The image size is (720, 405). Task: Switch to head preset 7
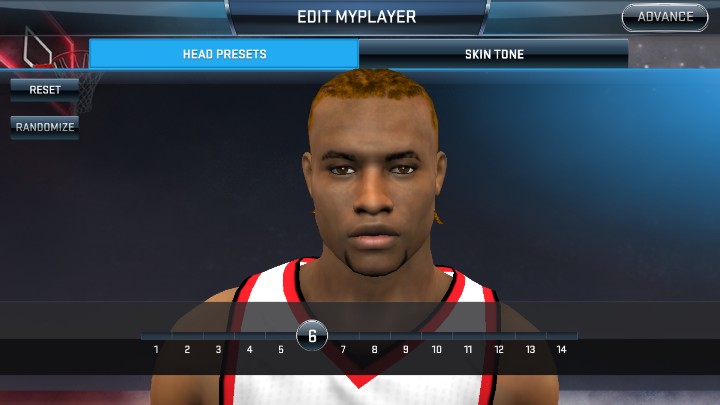click(343, 349)
